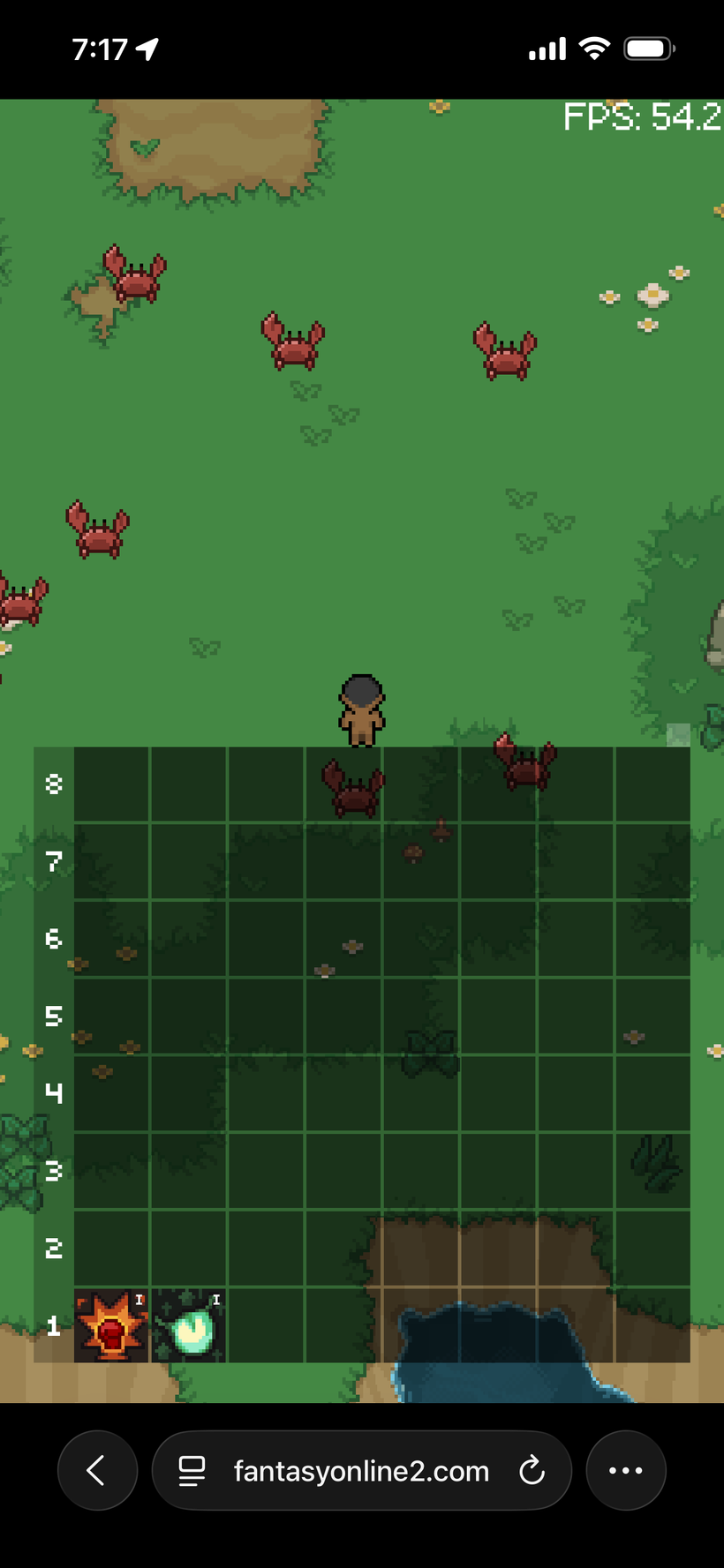Select the red fist explosion skill
The height and width of the screenshot is (1568, 724).
[x=111, y=1324]
